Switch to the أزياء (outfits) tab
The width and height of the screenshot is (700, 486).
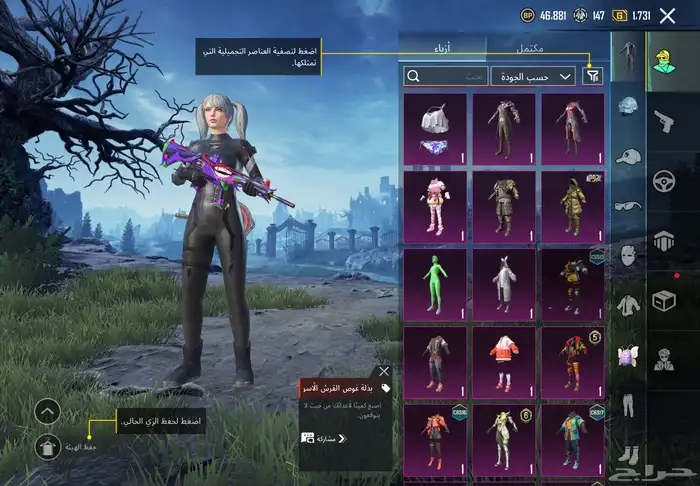442,47
